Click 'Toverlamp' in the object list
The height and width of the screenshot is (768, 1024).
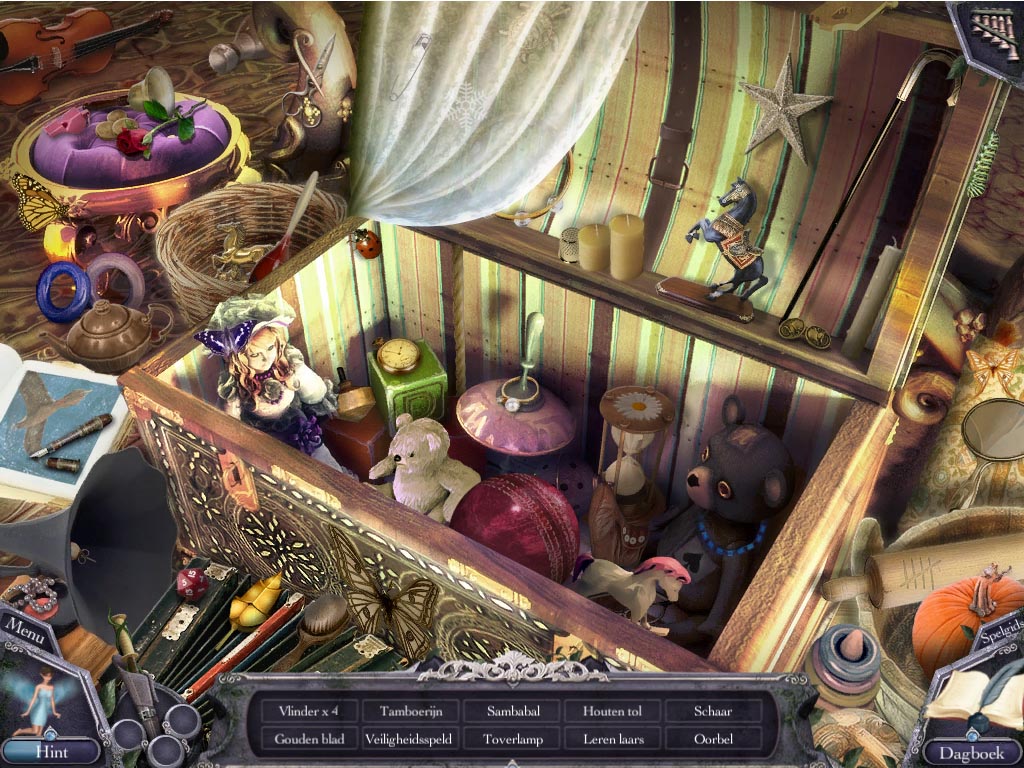tap(513, 739)
